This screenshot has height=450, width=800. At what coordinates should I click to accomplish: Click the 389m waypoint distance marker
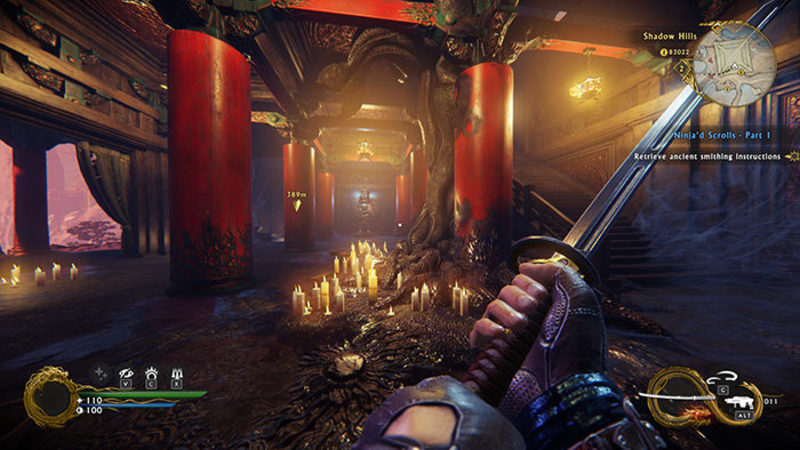295,196
